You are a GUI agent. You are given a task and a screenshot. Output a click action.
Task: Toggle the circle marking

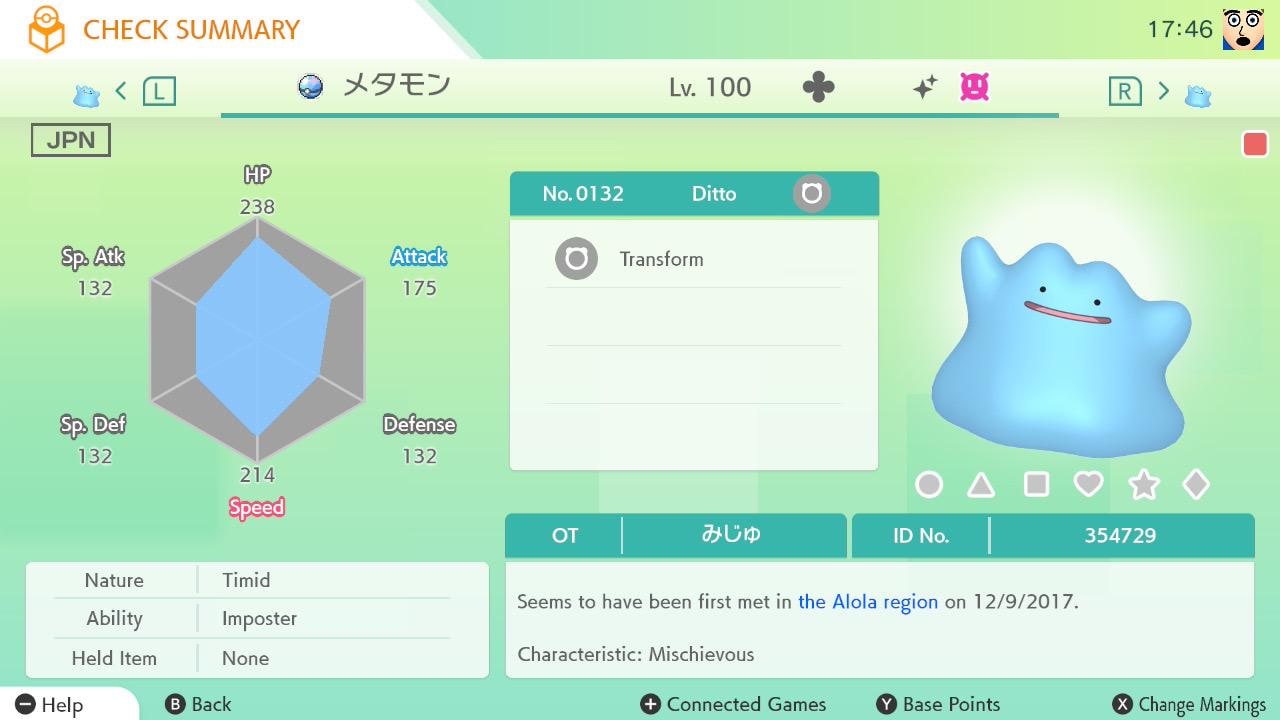929,484
